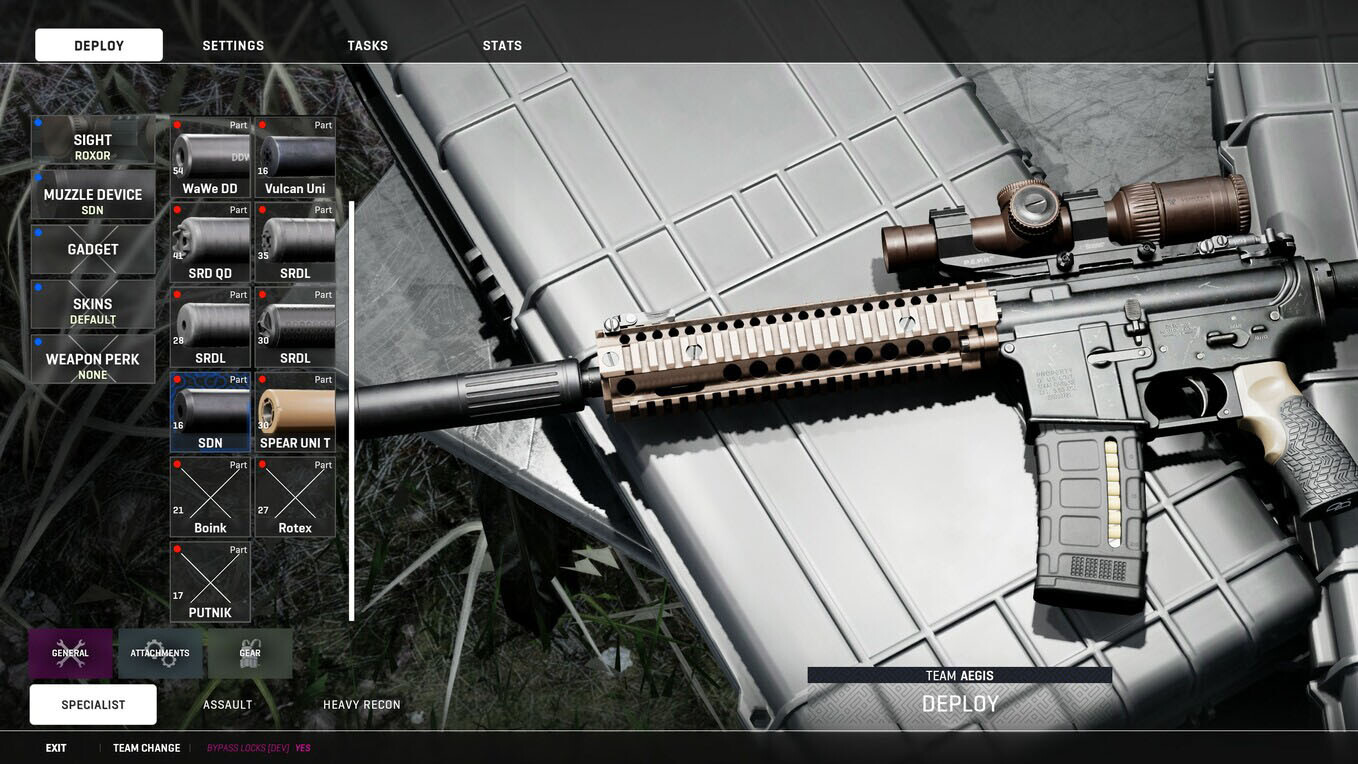Choose the Assault class
Screen dimensions: 1358x764
point(228,705)
